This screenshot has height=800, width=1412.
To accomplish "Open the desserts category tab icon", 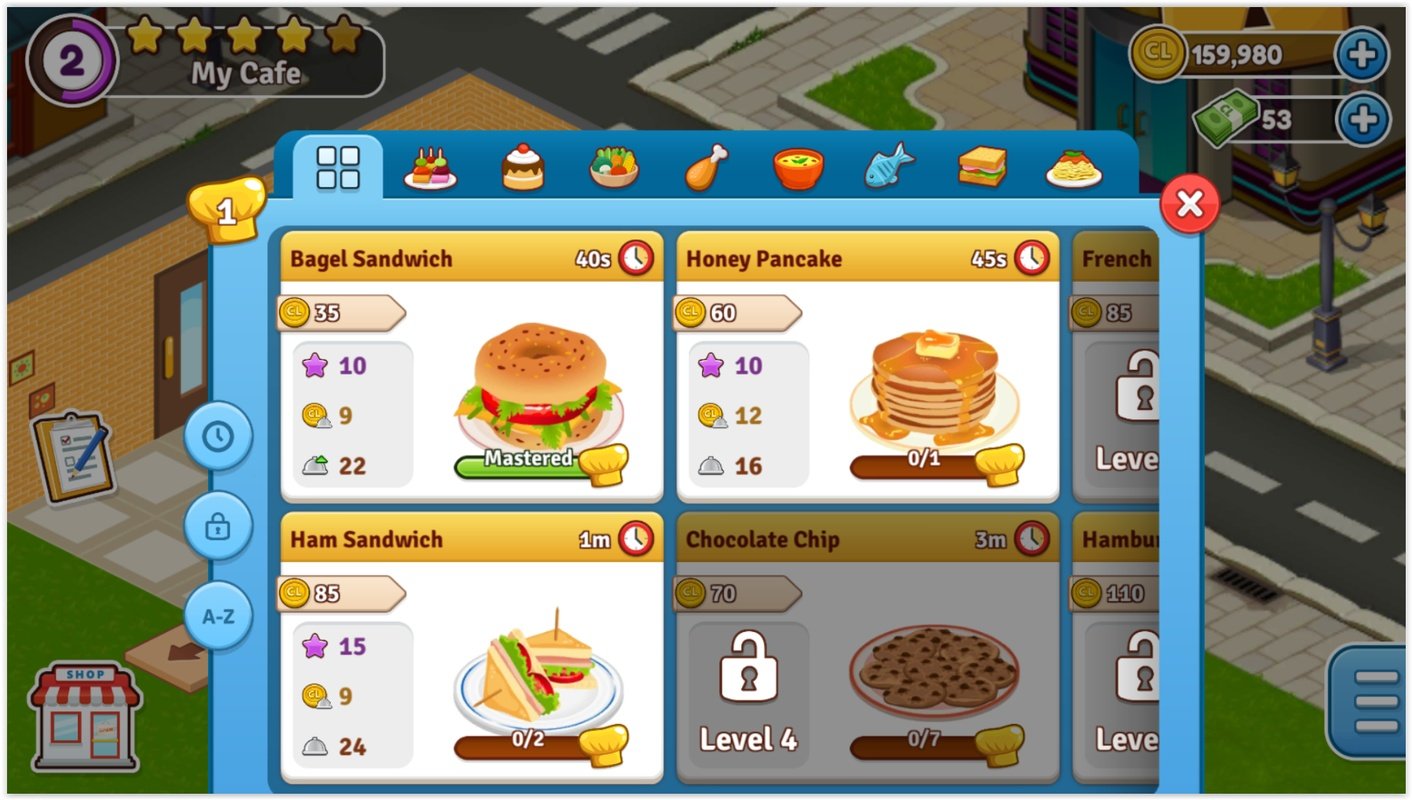I will (x=522, y=168).
